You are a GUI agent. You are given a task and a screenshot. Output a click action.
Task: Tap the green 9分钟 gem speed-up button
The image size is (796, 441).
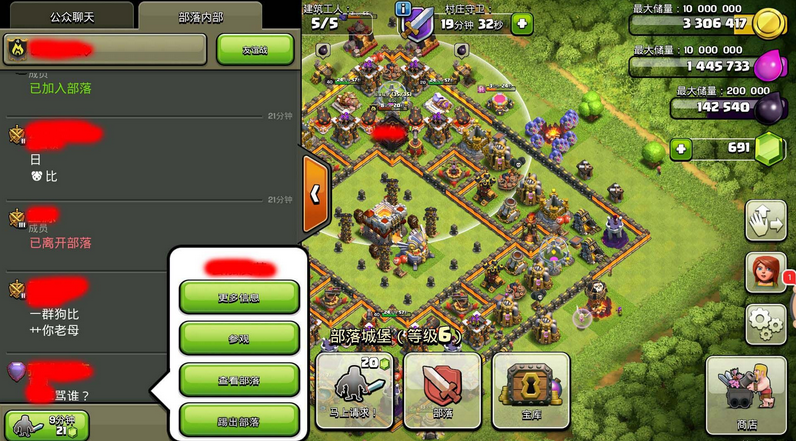point(46,424)
